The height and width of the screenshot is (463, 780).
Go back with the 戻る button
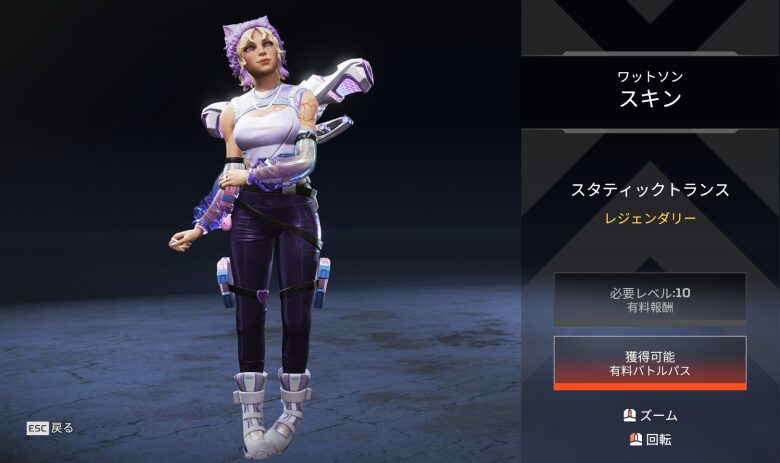(x=51, y=428)
